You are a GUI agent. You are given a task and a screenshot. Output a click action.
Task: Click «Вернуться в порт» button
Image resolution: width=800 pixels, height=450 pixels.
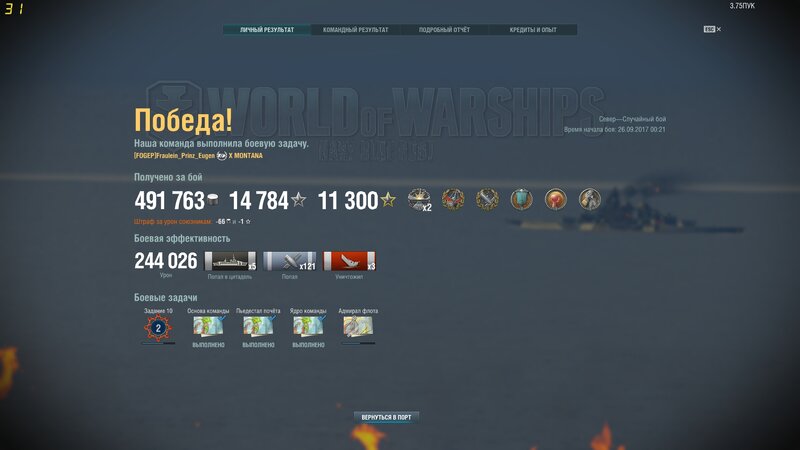(x=385, y=416)
